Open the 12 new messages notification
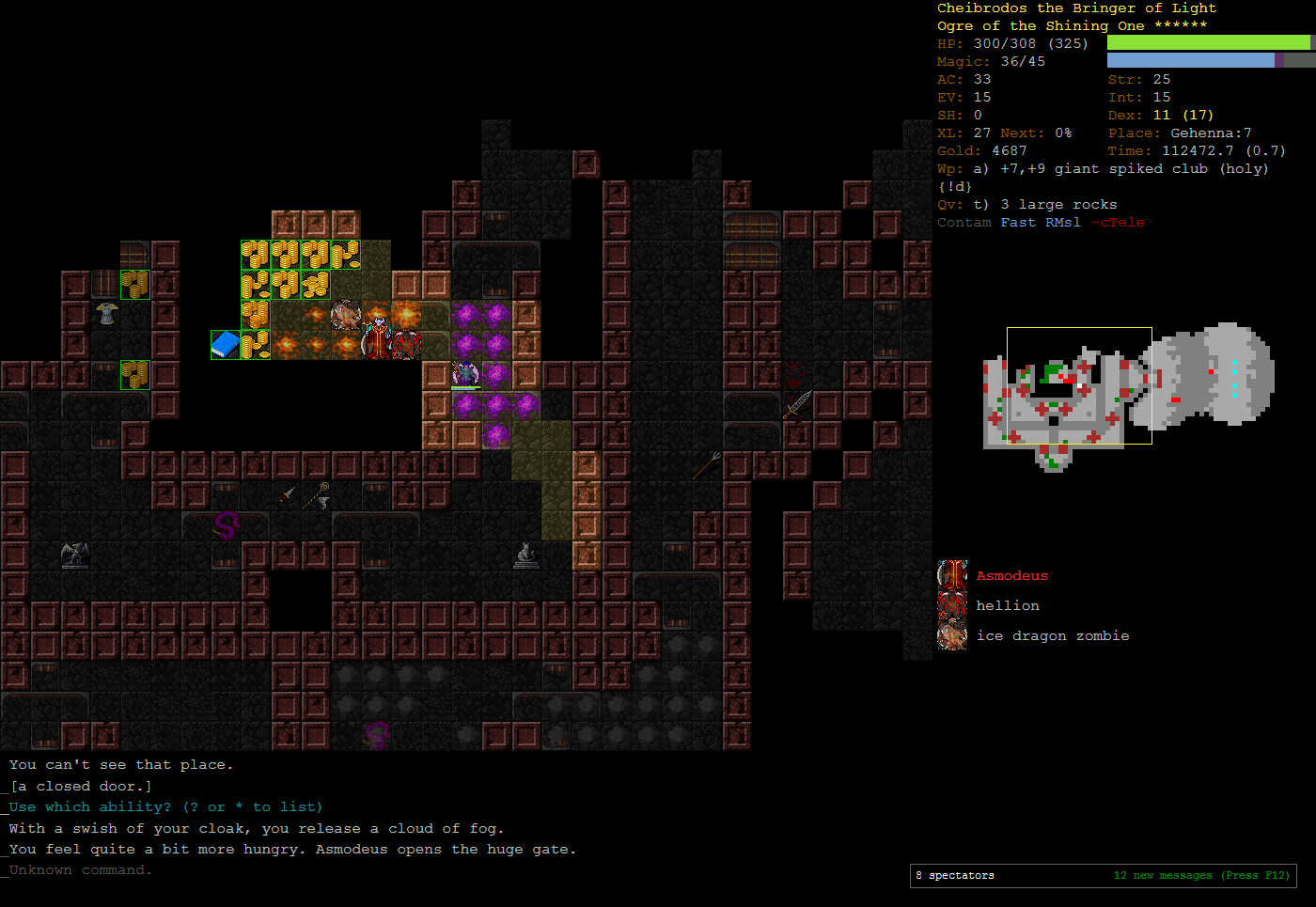The width and height of the screenshot is (1316, 907). (1200, 876)
